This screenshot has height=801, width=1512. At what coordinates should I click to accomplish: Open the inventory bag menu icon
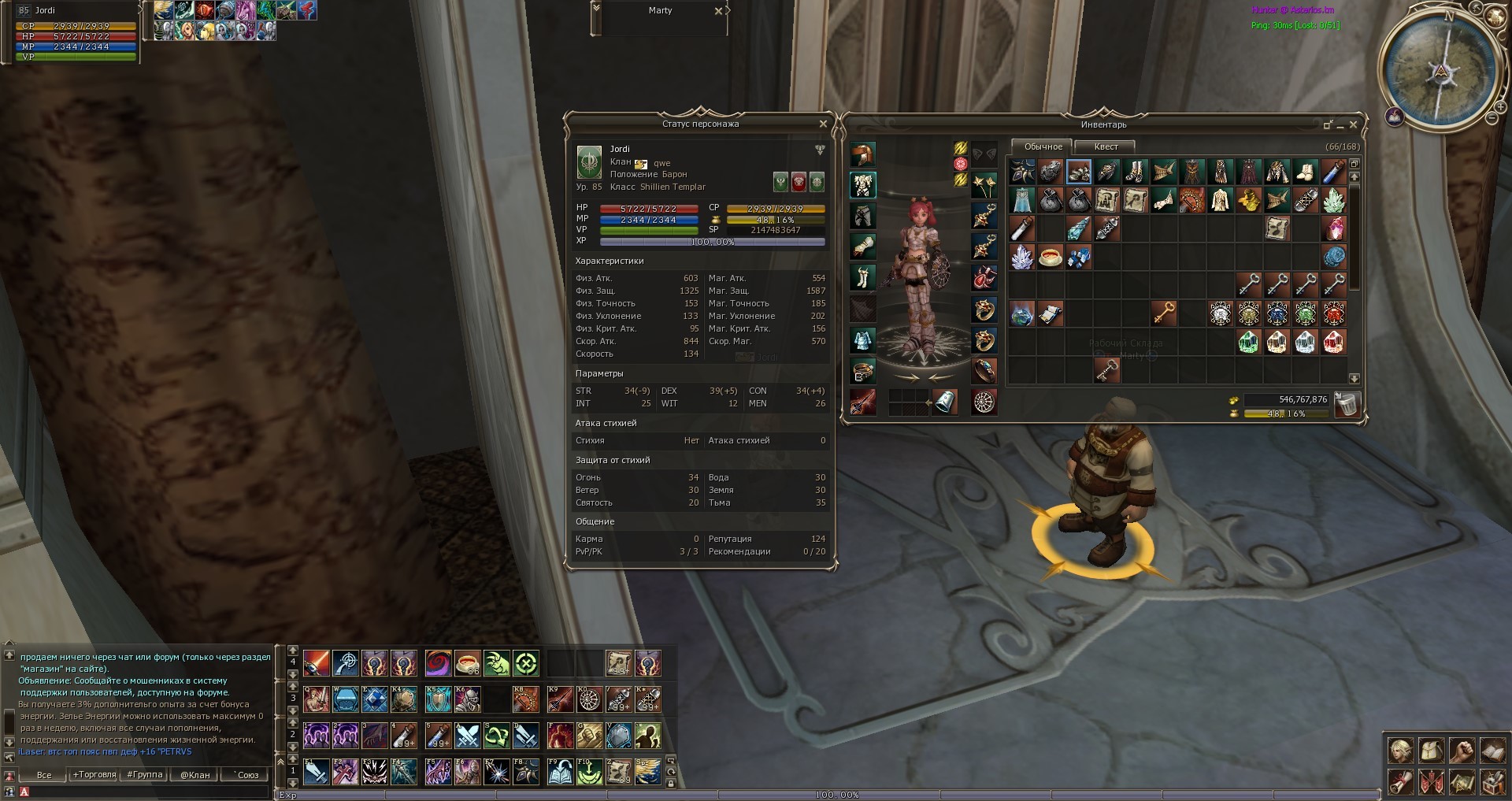point(1431,750)
